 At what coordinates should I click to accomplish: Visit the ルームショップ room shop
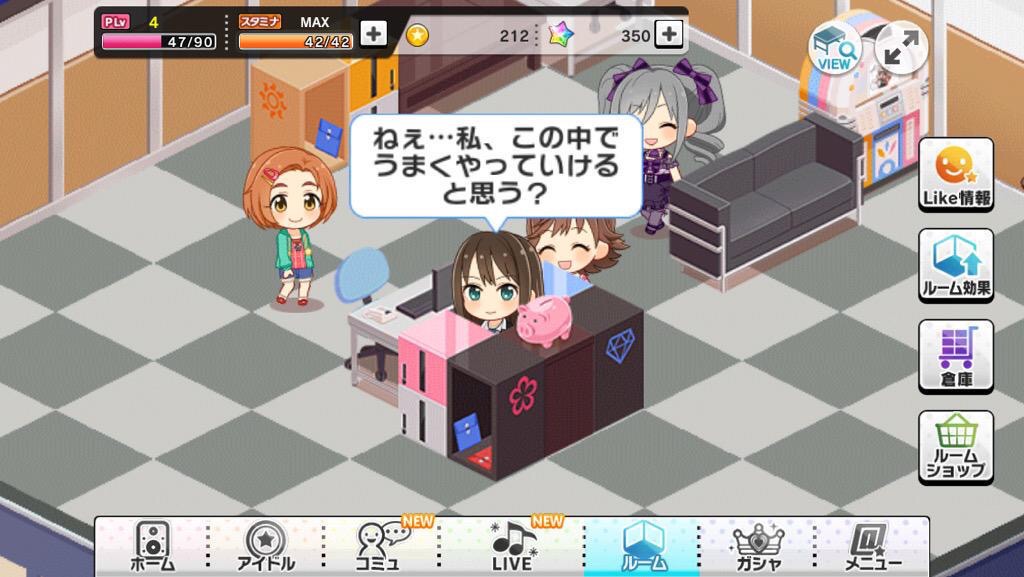(x=956, y=447)
